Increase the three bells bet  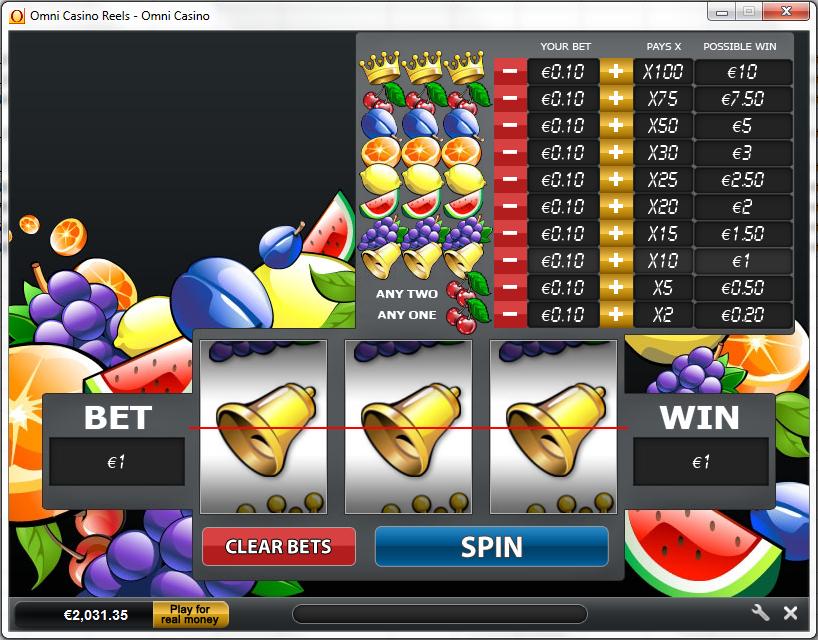point(616,261)
